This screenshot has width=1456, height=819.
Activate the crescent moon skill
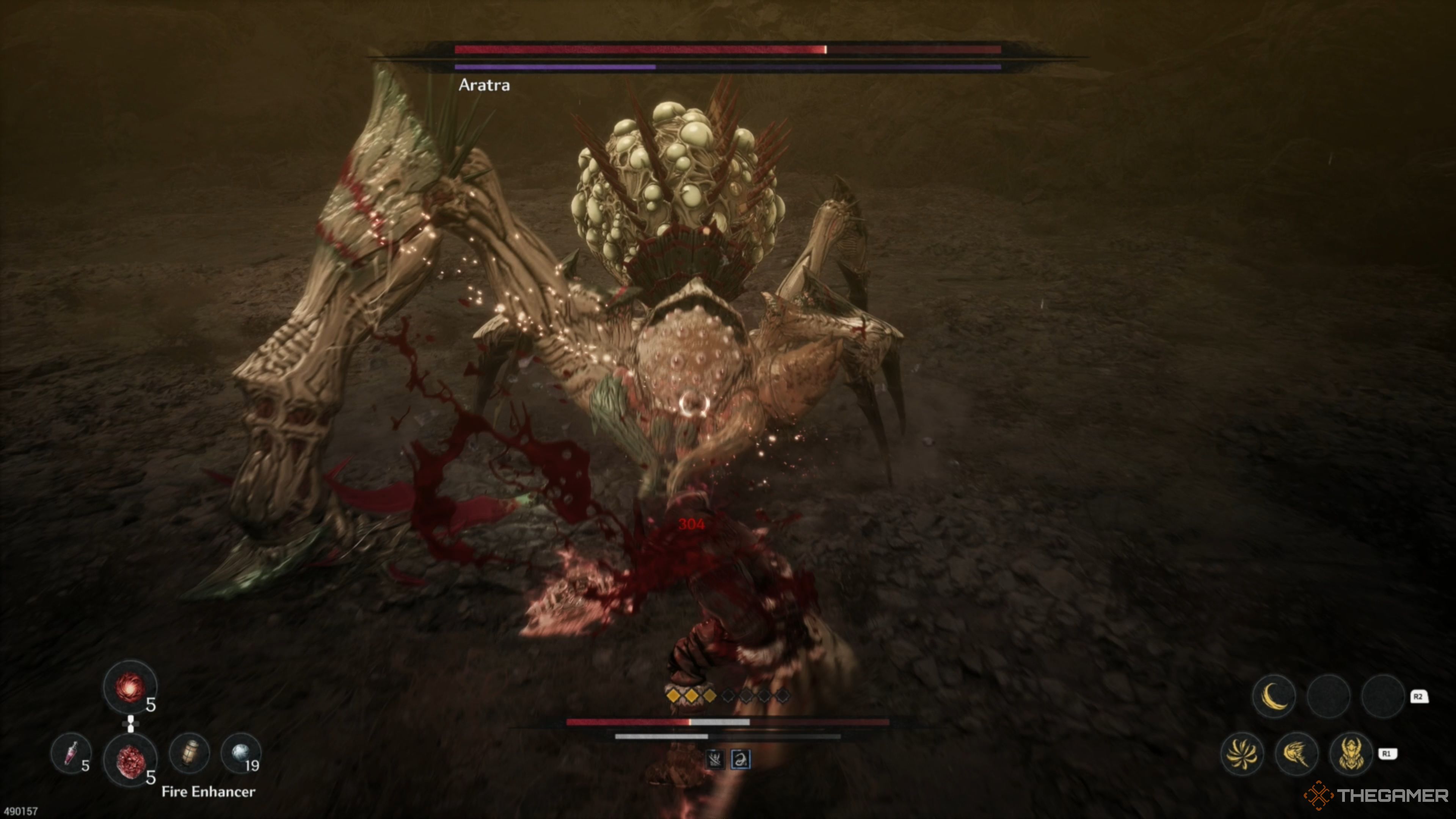1274,696
